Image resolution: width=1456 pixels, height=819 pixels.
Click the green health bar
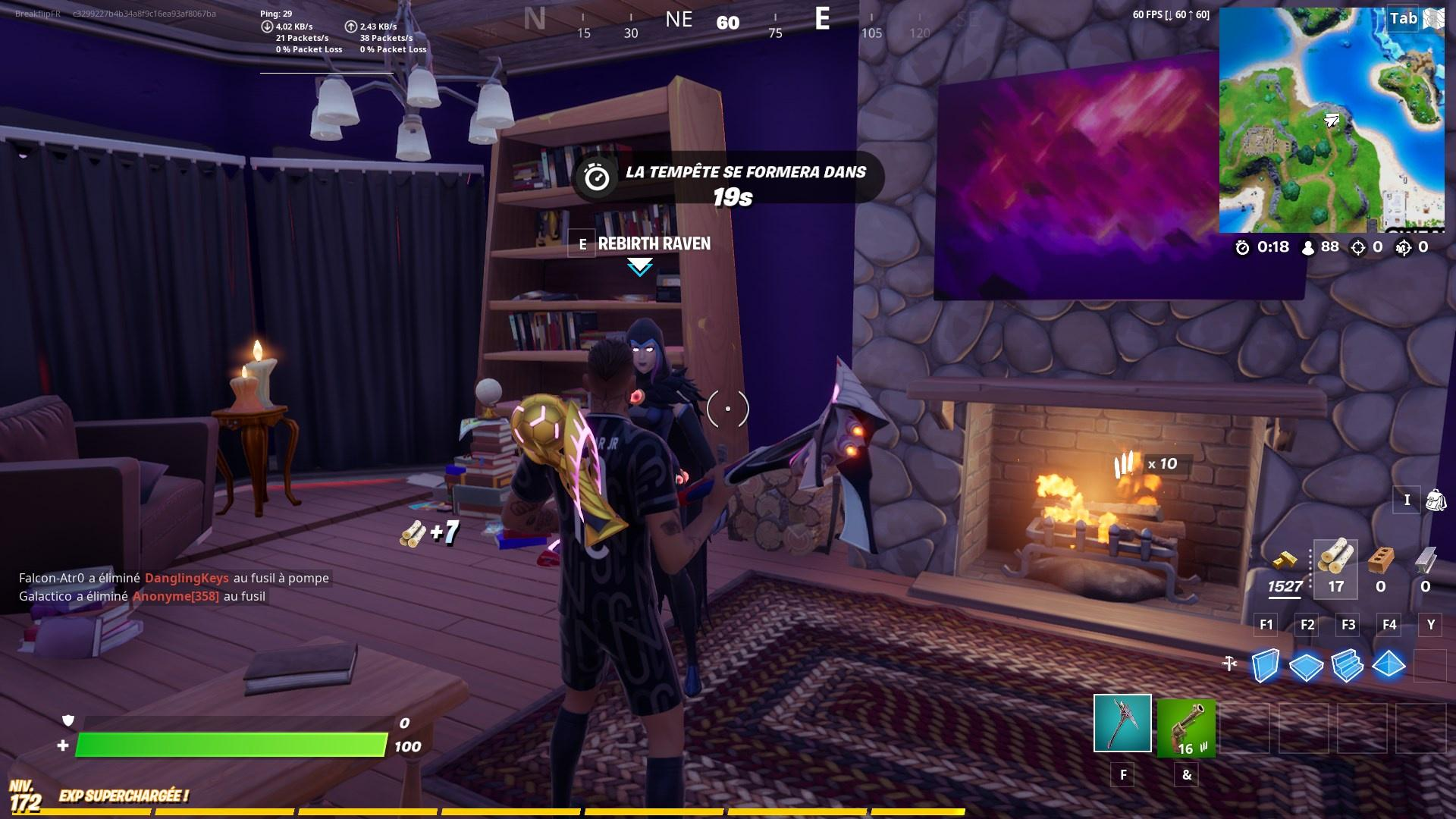click(x=227, y=745)
